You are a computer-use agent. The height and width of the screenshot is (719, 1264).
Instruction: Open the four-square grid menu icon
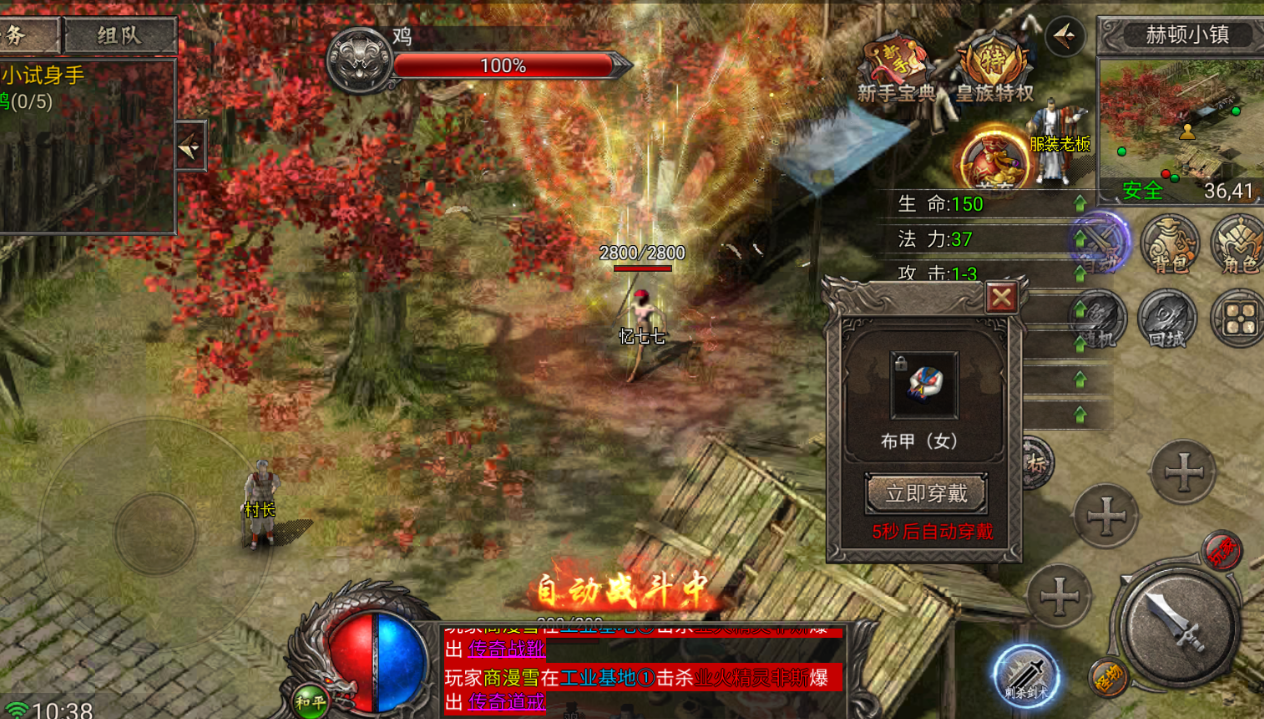click(x=1238, y=318)
